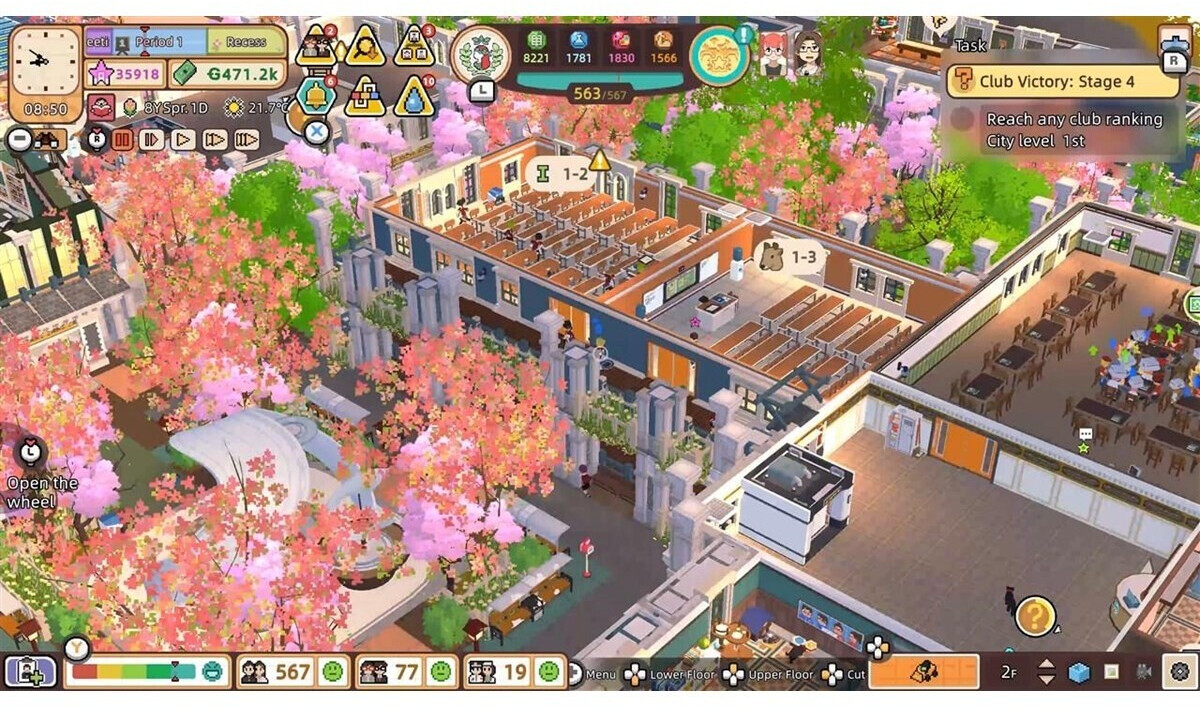This screenshot has height=707, width=1200.
Task: Set game speed to single-arrow play
Action: pyautogui.click(x=183, y=140)
